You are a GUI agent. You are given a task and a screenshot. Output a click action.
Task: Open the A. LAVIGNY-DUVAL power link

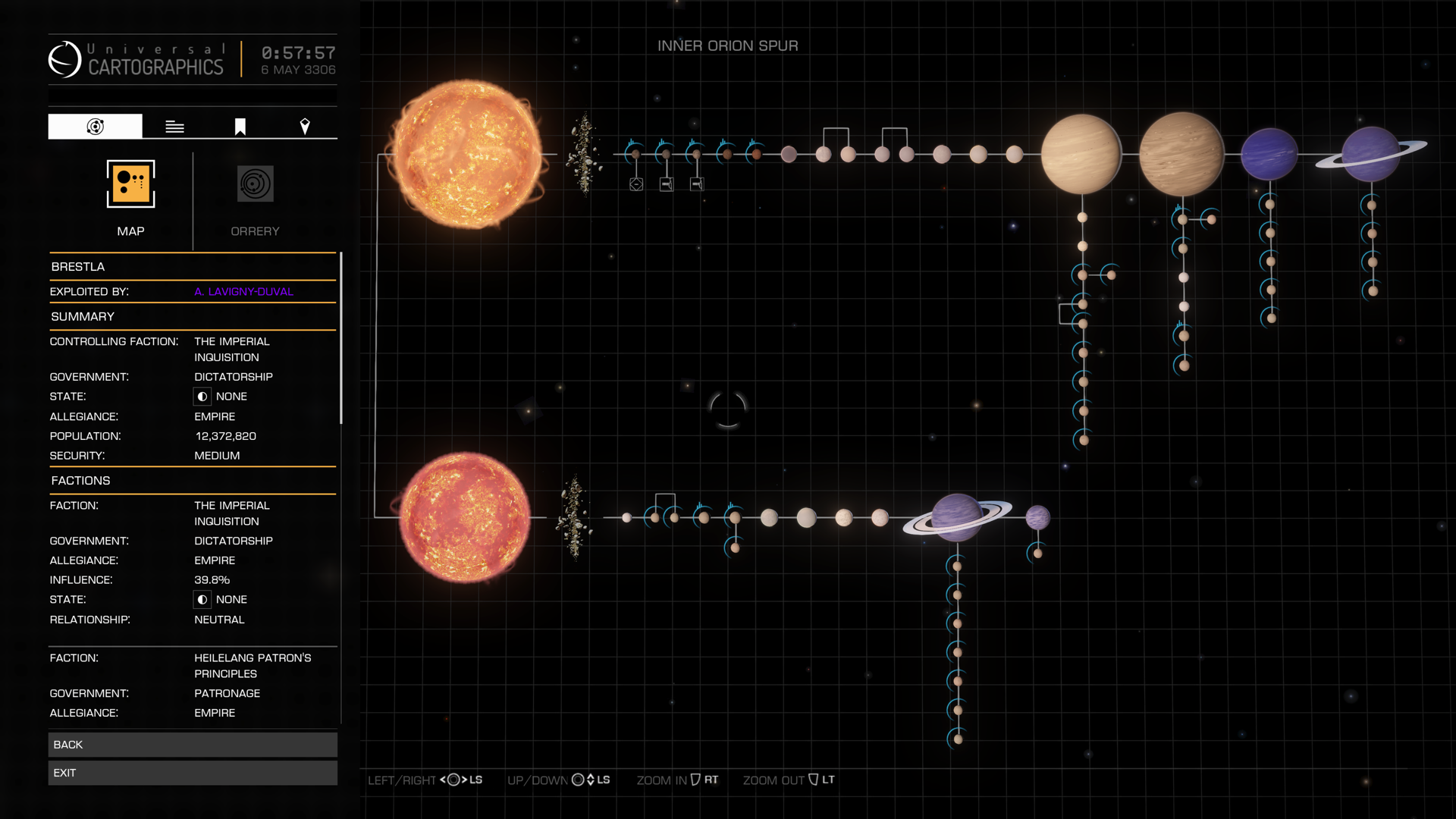(x=243, y=291)
